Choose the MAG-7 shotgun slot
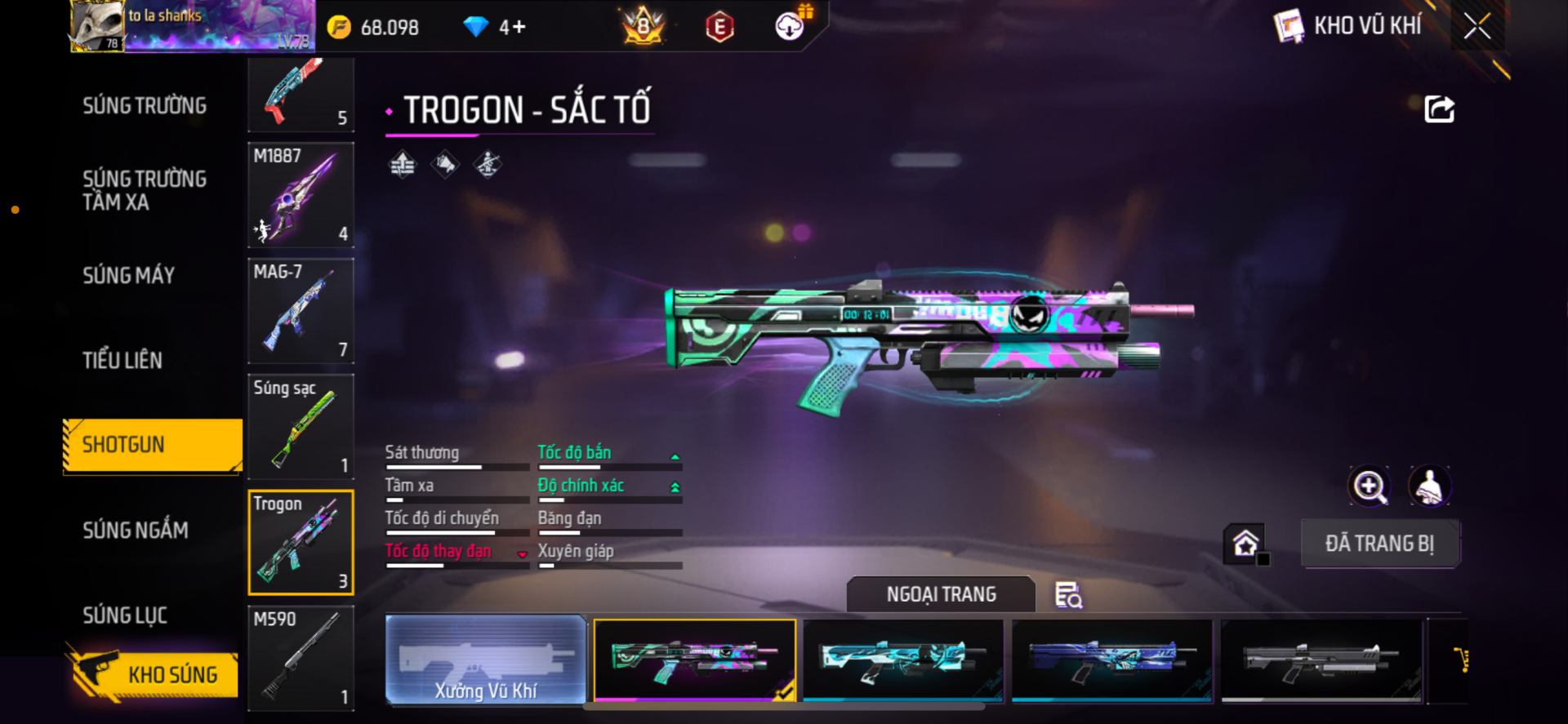Image resolution: width=1568 pixels, height=724 pixels. coord(301,311)
